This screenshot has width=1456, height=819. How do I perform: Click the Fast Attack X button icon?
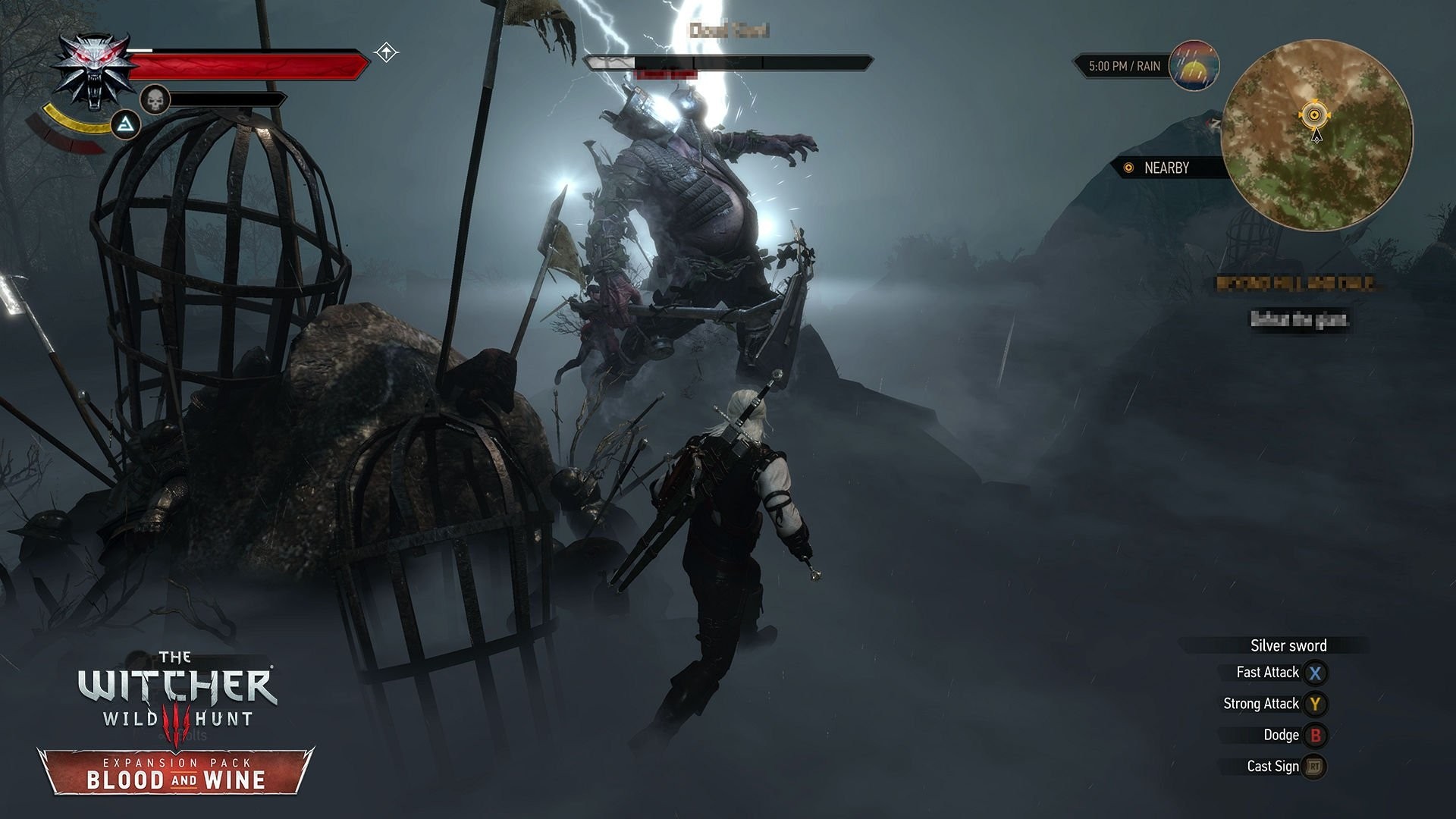click(1316, 672)
